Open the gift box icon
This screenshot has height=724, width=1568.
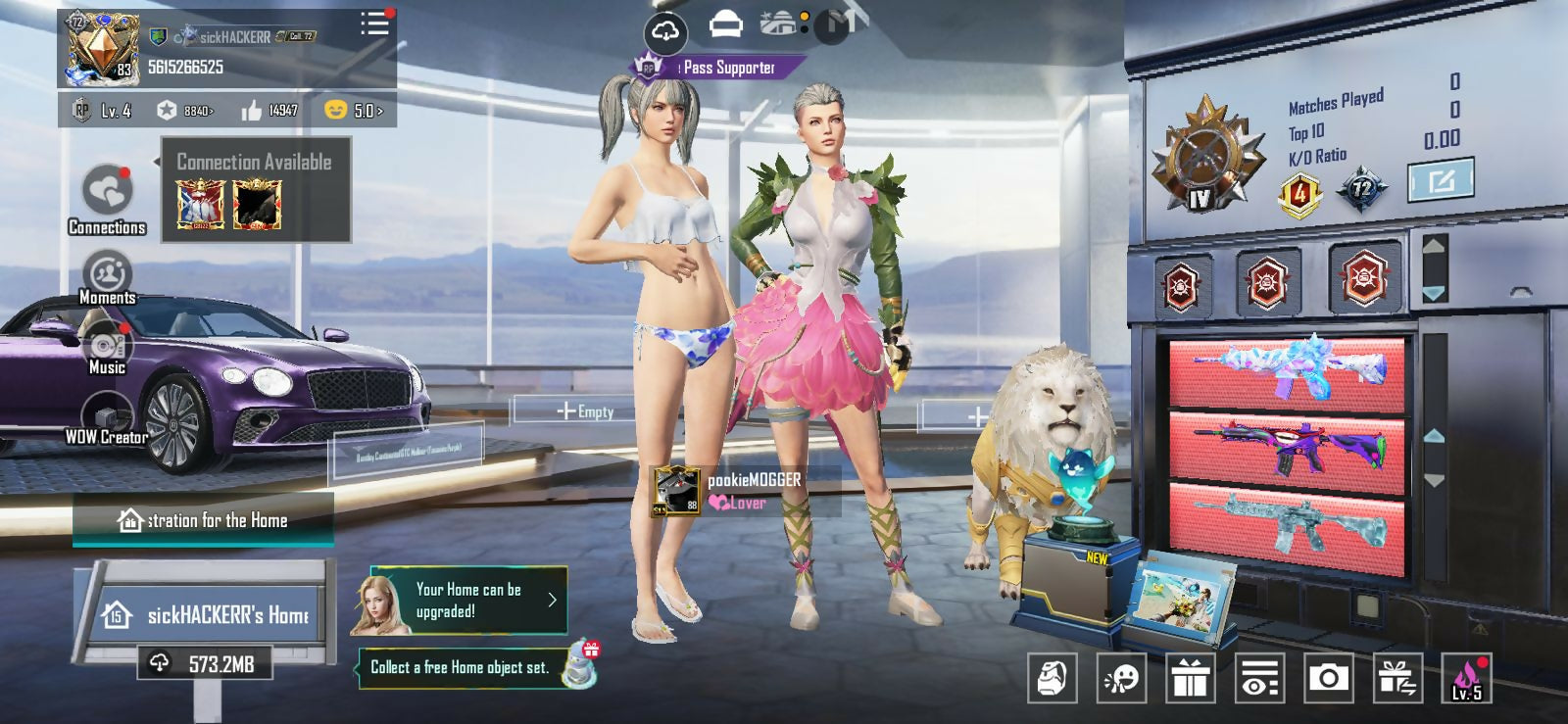1190,677
